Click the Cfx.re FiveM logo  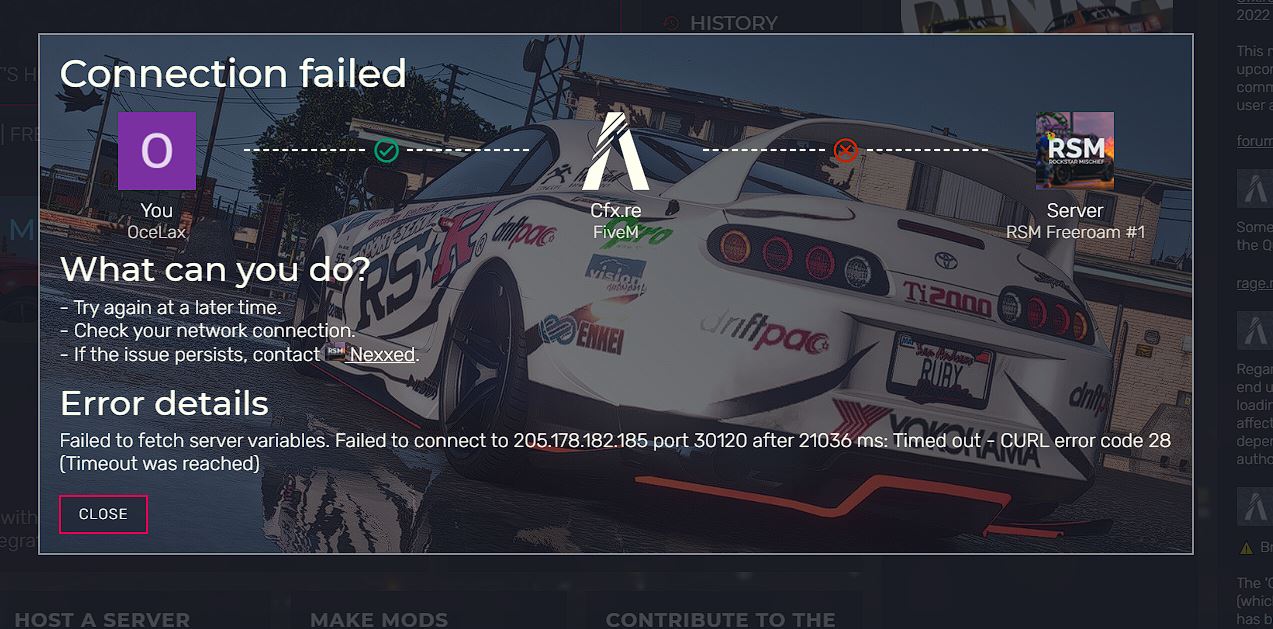pyautogui.click(x=615, y=151)
